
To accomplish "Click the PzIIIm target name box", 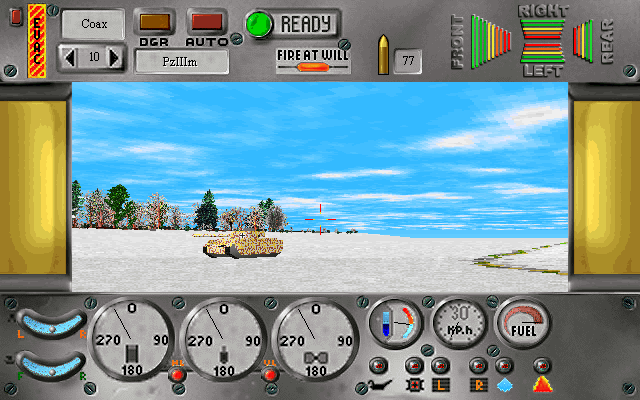I will pos(183,61).
